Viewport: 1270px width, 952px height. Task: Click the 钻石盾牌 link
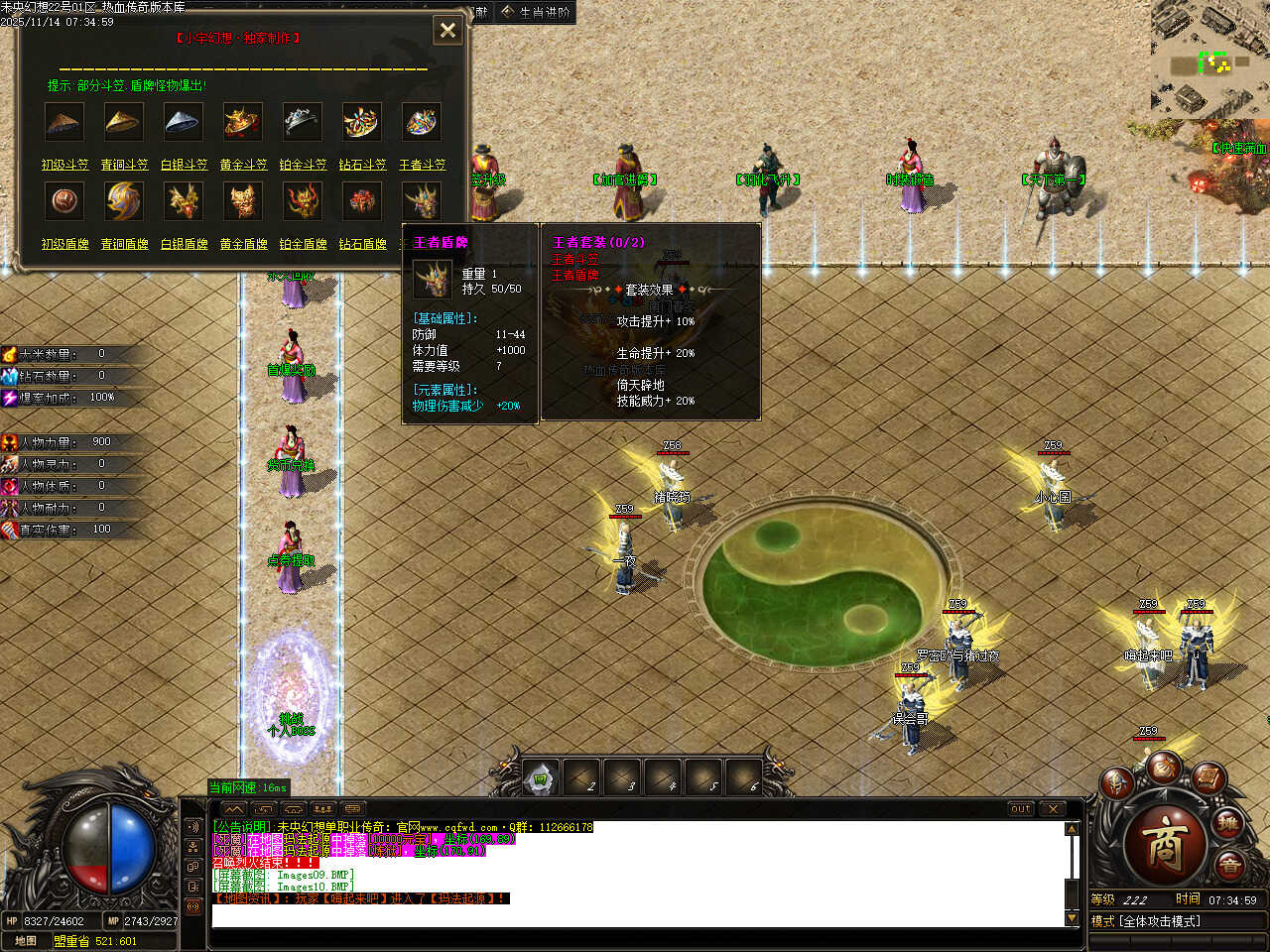click(362, 244)
